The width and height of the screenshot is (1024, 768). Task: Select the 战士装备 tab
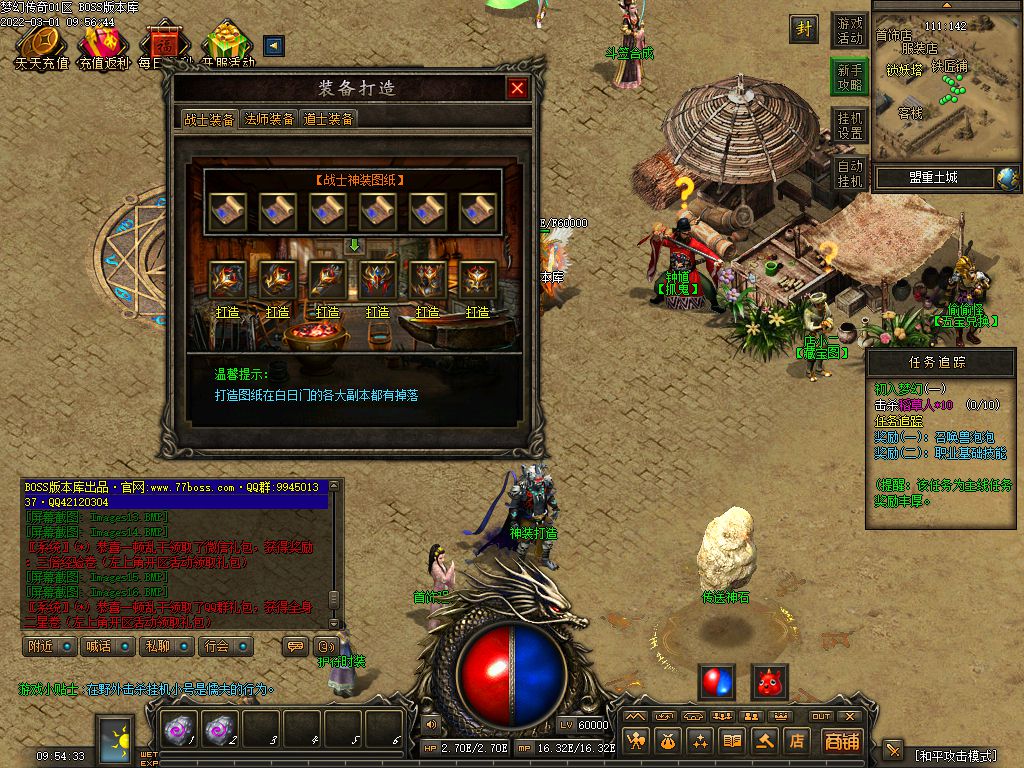click(209, 119)
